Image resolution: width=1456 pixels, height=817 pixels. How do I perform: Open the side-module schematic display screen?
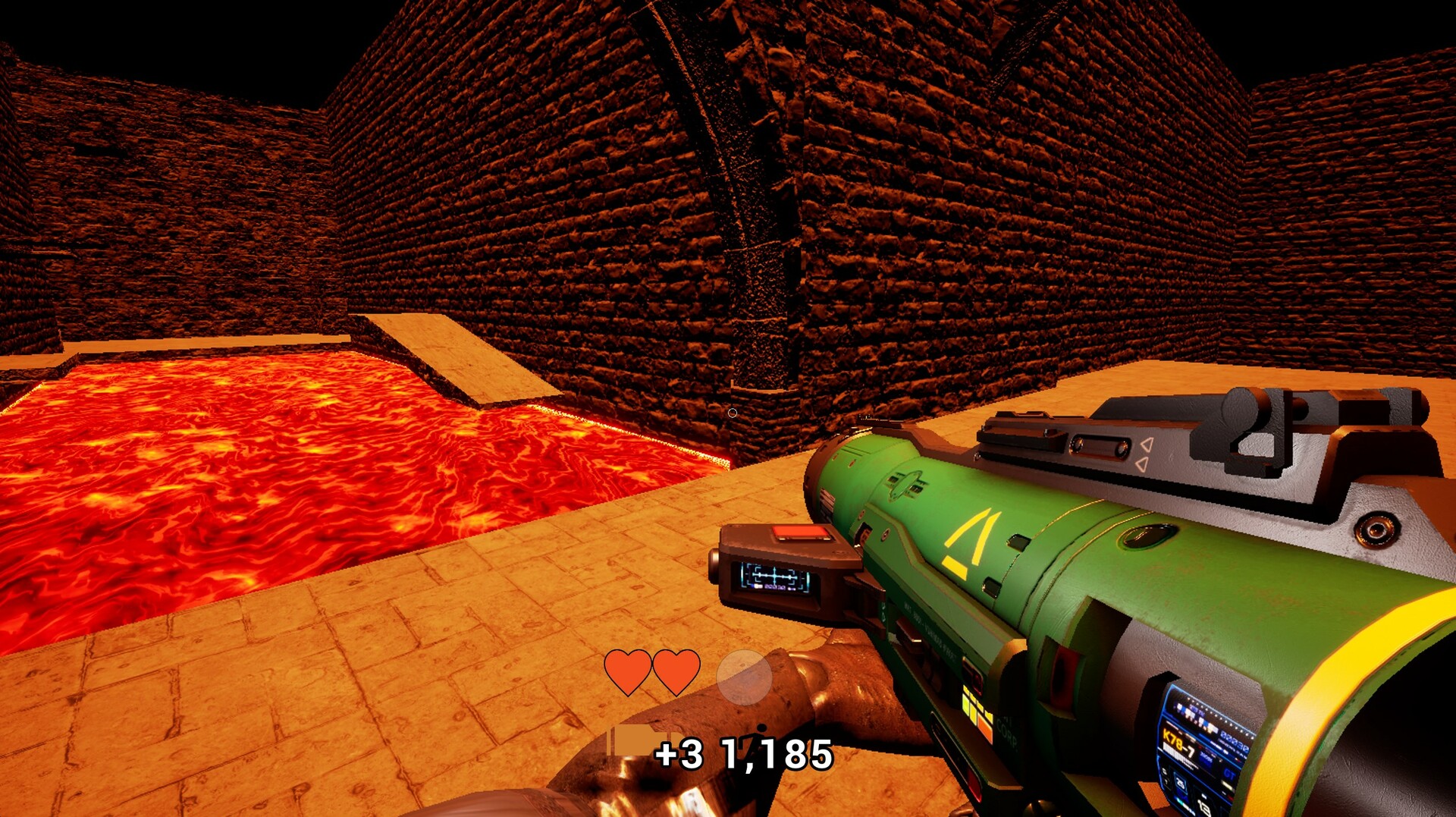click(776, 579)
